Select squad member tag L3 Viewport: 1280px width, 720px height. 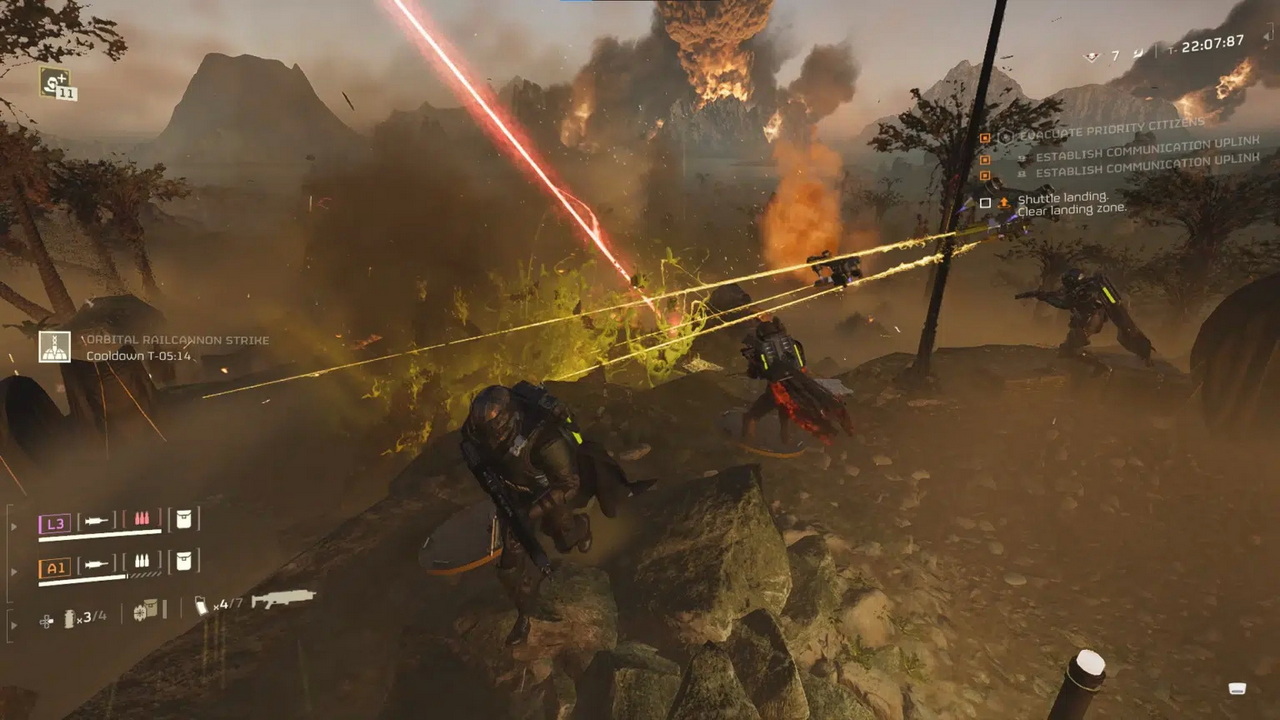(x=54, y=523)
